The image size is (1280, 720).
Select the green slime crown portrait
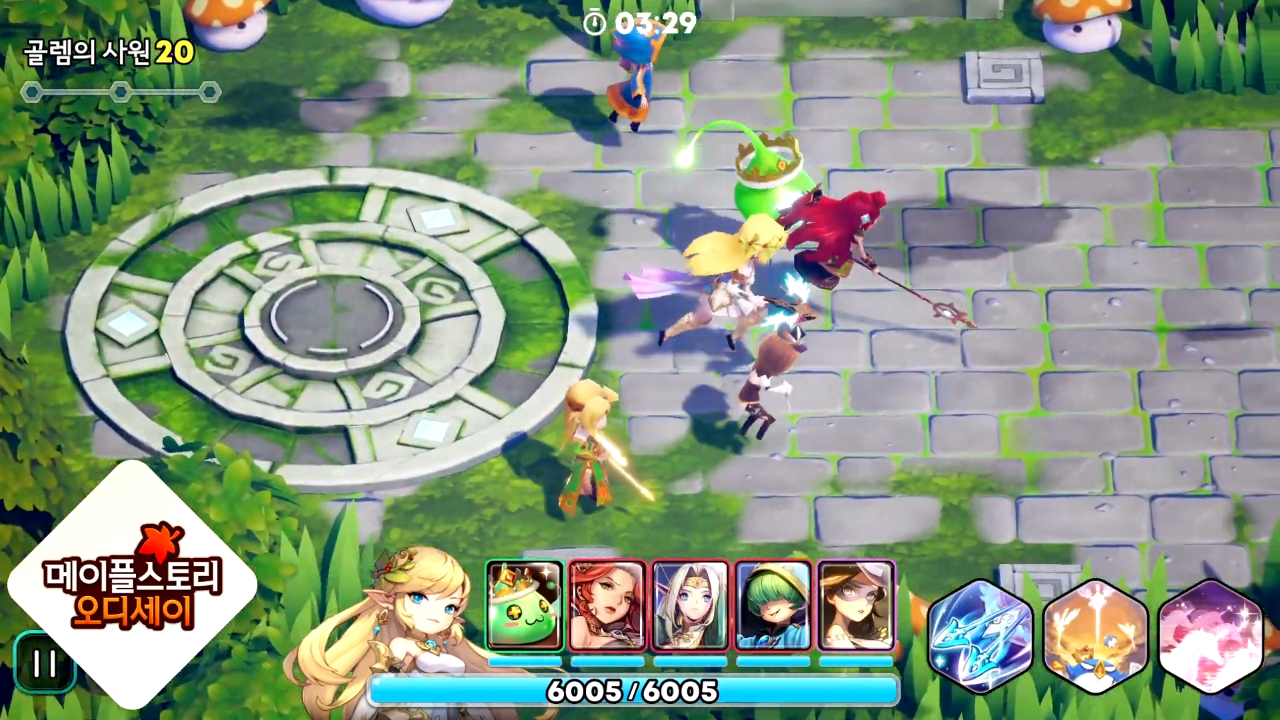524,605
